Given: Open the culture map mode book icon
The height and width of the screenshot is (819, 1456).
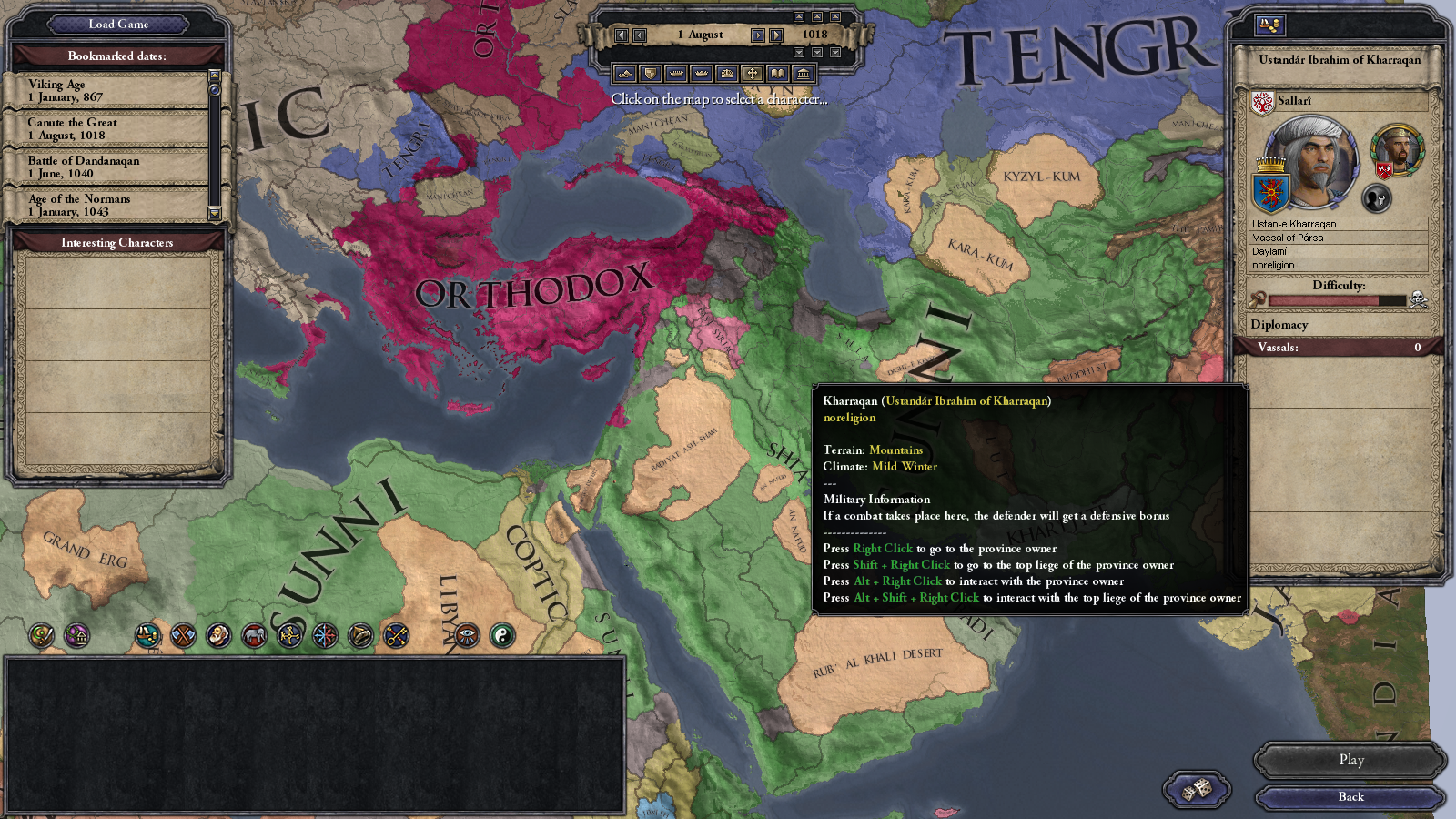Looking at the screenshot, I should pos(779,72).
